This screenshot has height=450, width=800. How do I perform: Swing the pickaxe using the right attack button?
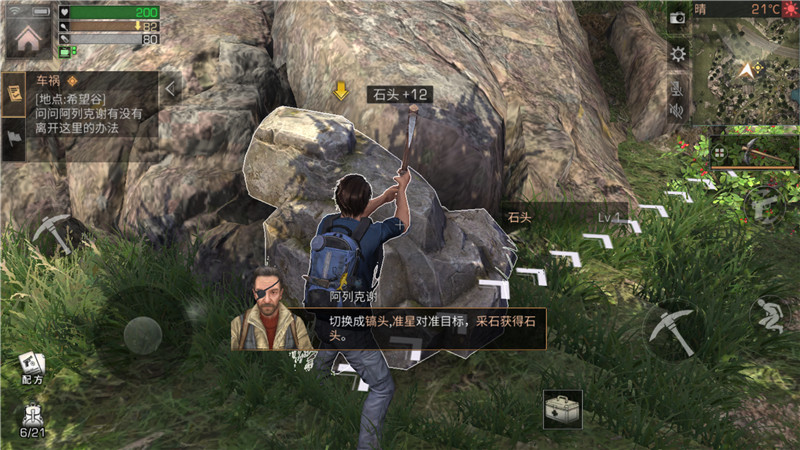click(x=671, y=330)
